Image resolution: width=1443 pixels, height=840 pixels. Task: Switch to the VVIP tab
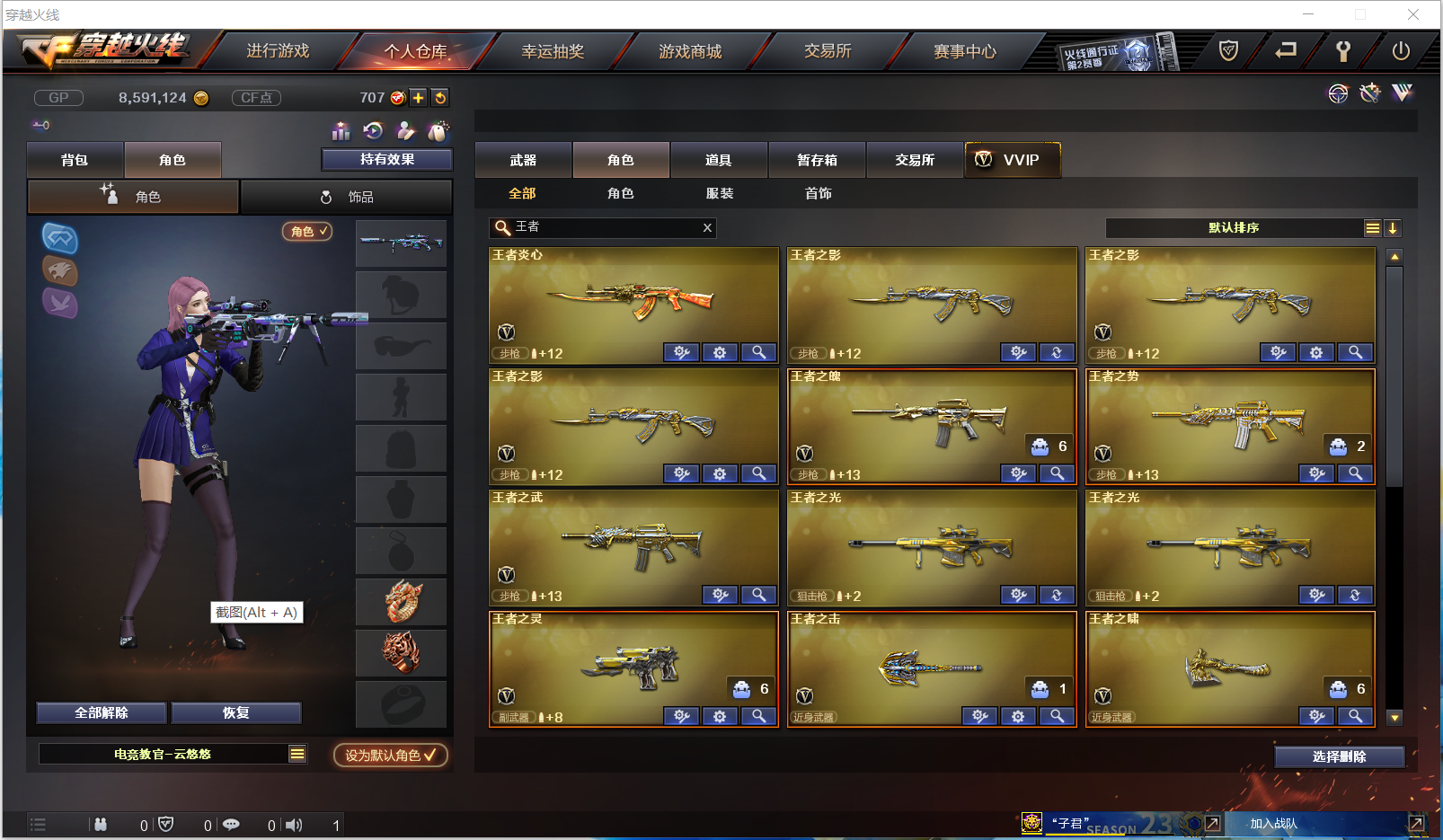pos(1012,159)
